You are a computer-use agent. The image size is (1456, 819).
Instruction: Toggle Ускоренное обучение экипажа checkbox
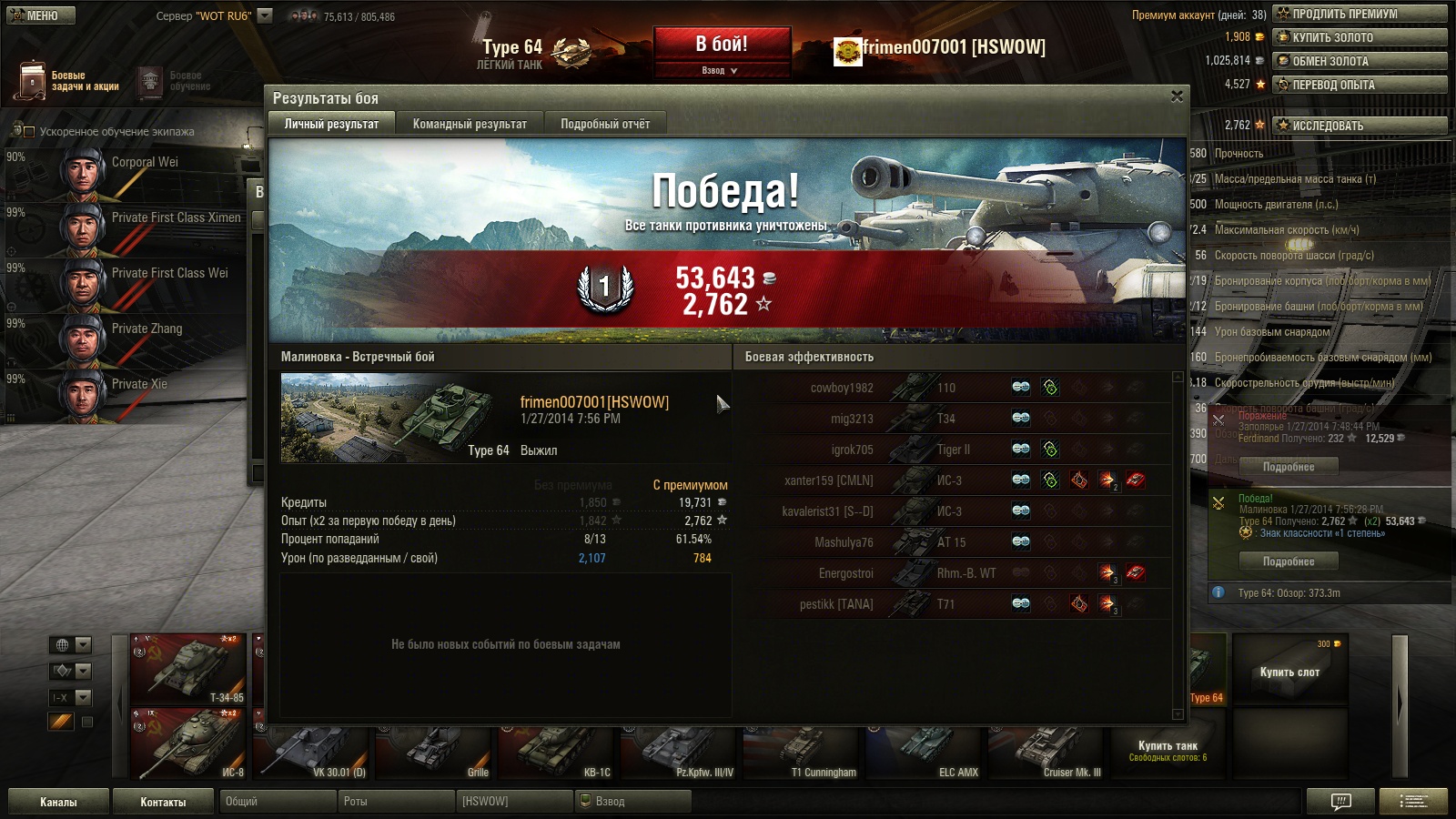(x=28, y=132)
